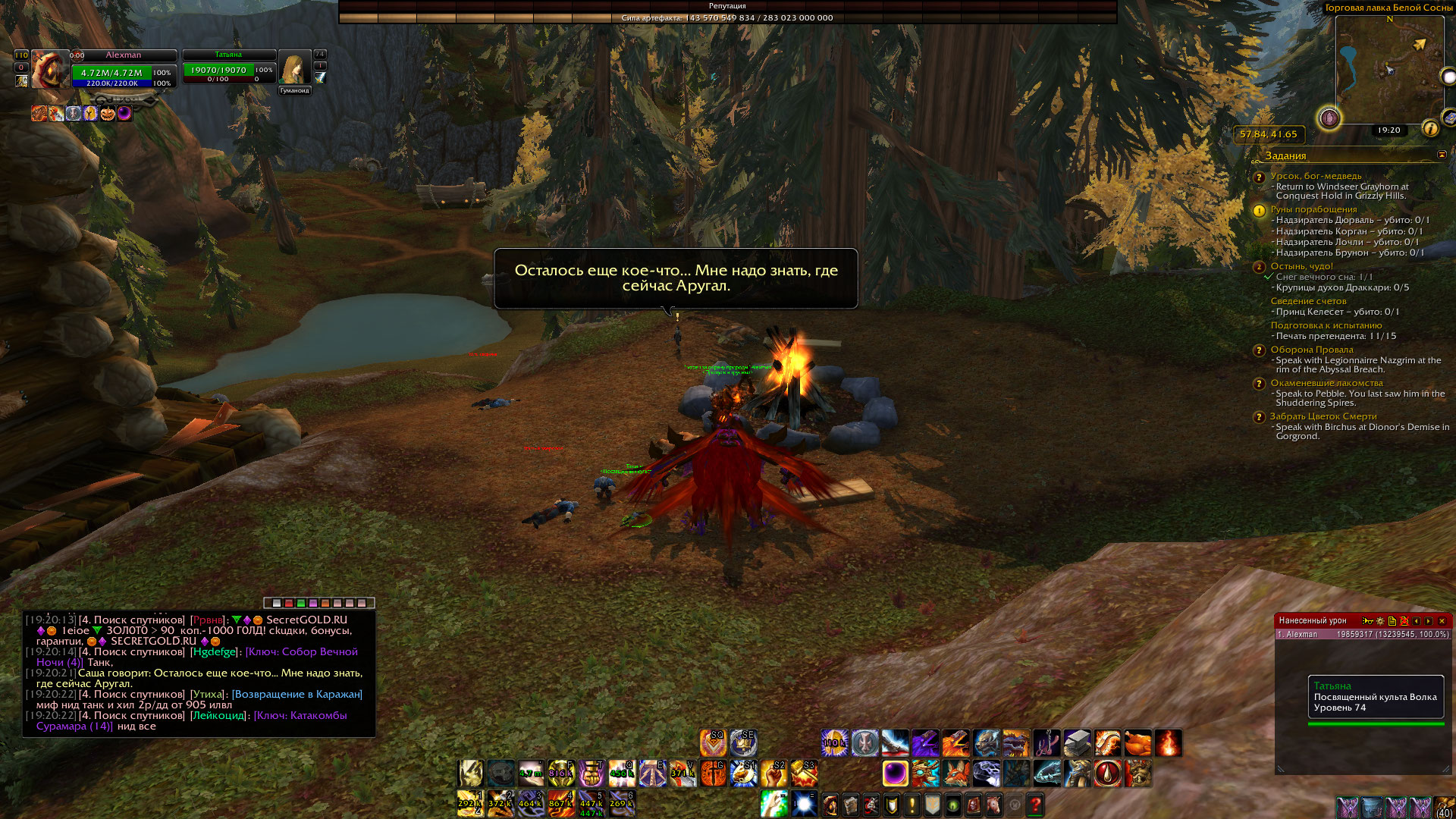The image size is (1456, 819).
Task: Open the calendar book button near minimap
Action: coord(1449,118)
